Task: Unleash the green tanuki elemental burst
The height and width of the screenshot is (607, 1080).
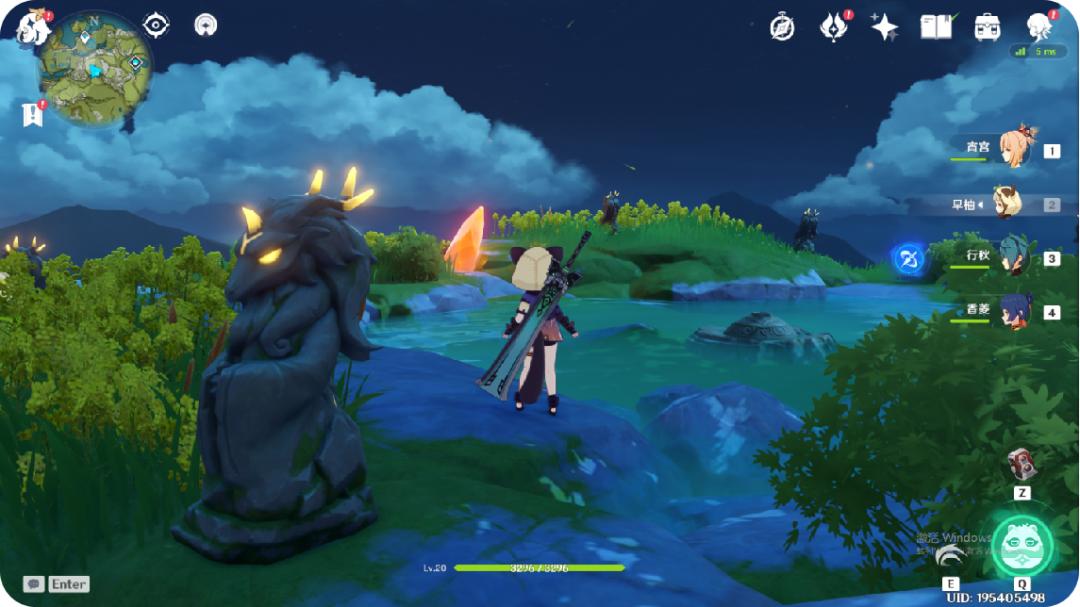Action: [x=1022, y=545]
